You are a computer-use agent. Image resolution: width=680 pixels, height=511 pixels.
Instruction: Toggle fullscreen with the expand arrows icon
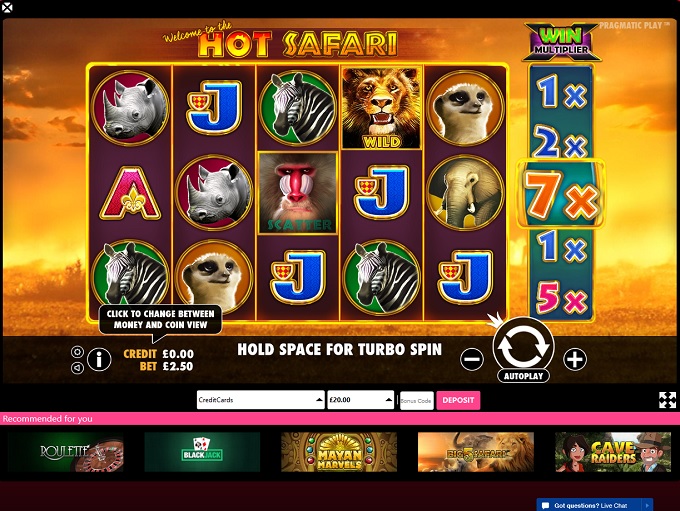click(x=667, y=400)
